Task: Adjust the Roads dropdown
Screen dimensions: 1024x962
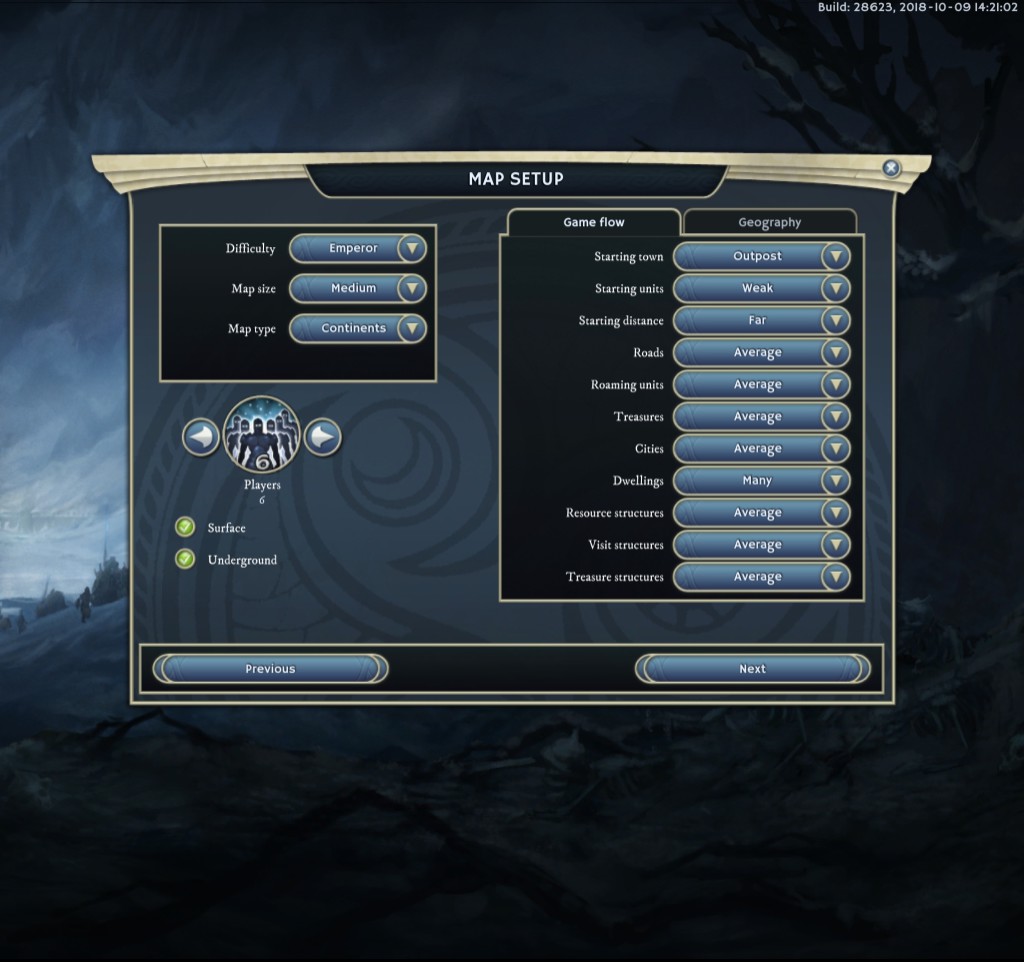Action: [762, 353]
